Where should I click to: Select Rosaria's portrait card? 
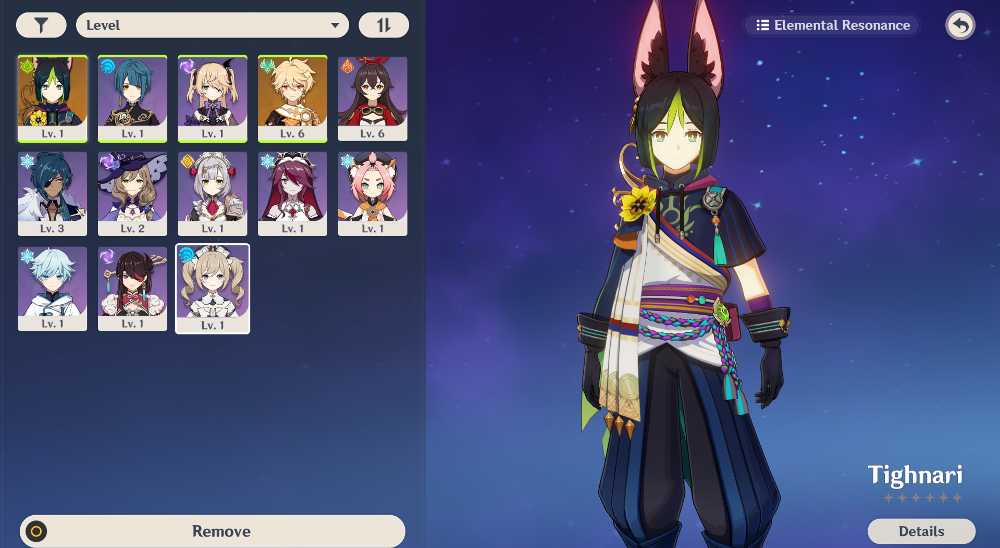(x=292, y=193)
